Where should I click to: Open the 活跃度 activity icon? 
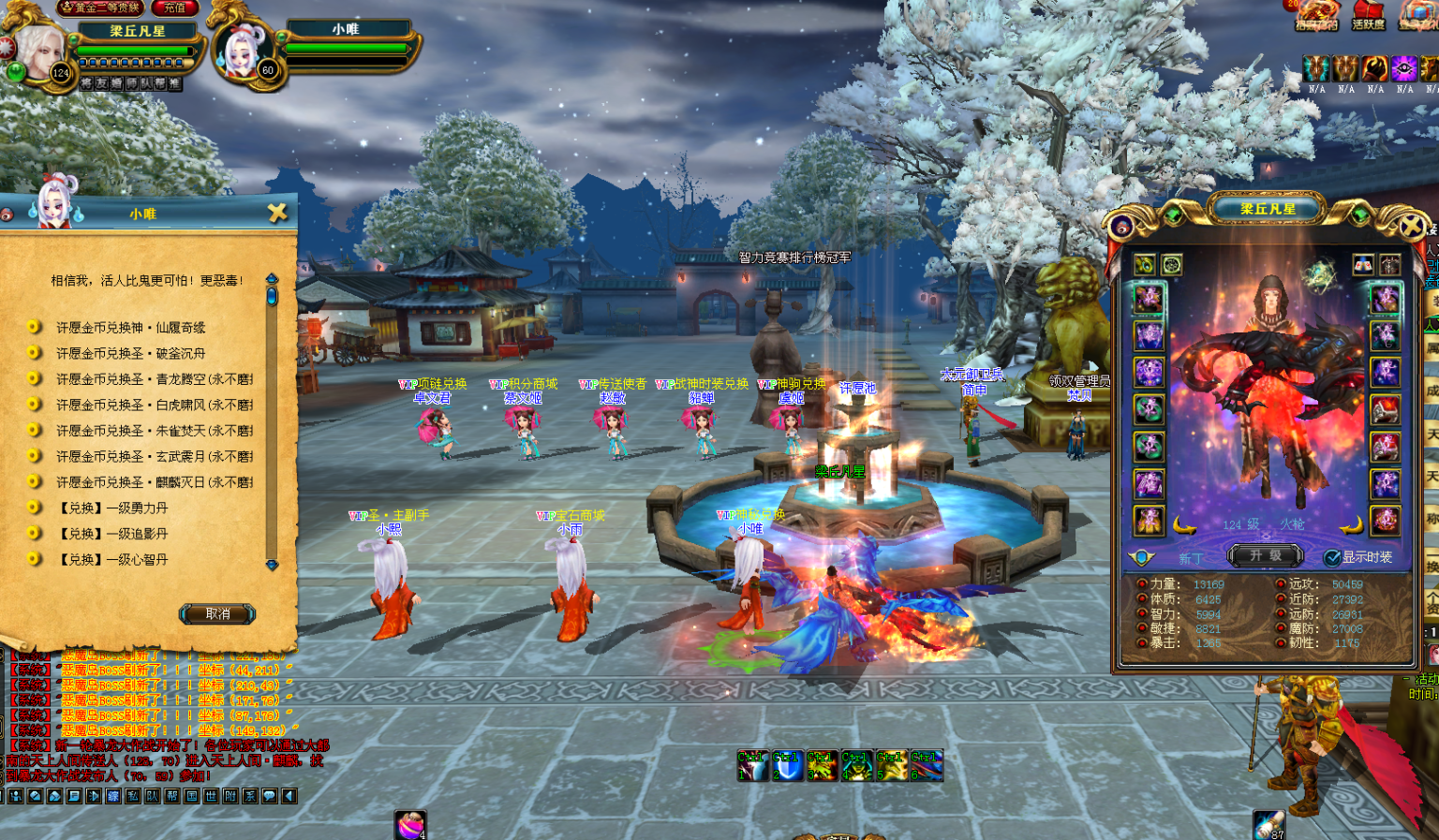(x=1368, y=15)
